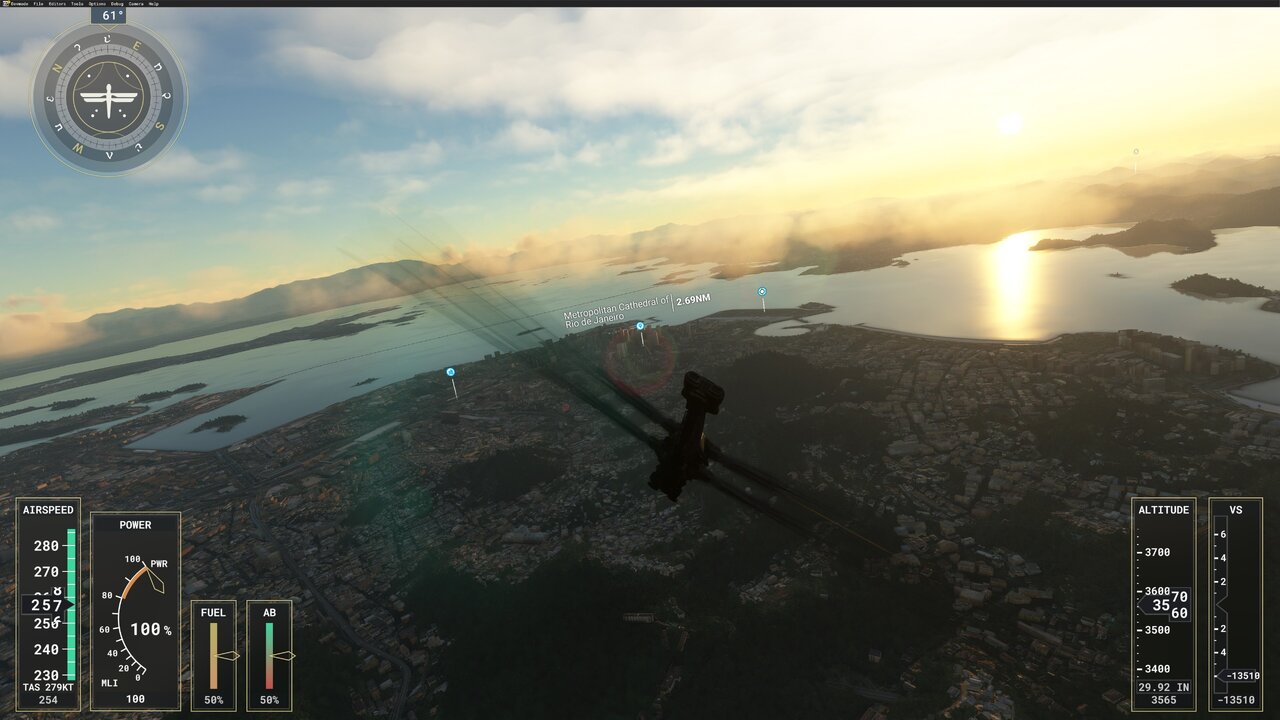This screenshot has height=720, width=1280.
Task: Click the POI marker labeled A
Action: tap(451, 370)
